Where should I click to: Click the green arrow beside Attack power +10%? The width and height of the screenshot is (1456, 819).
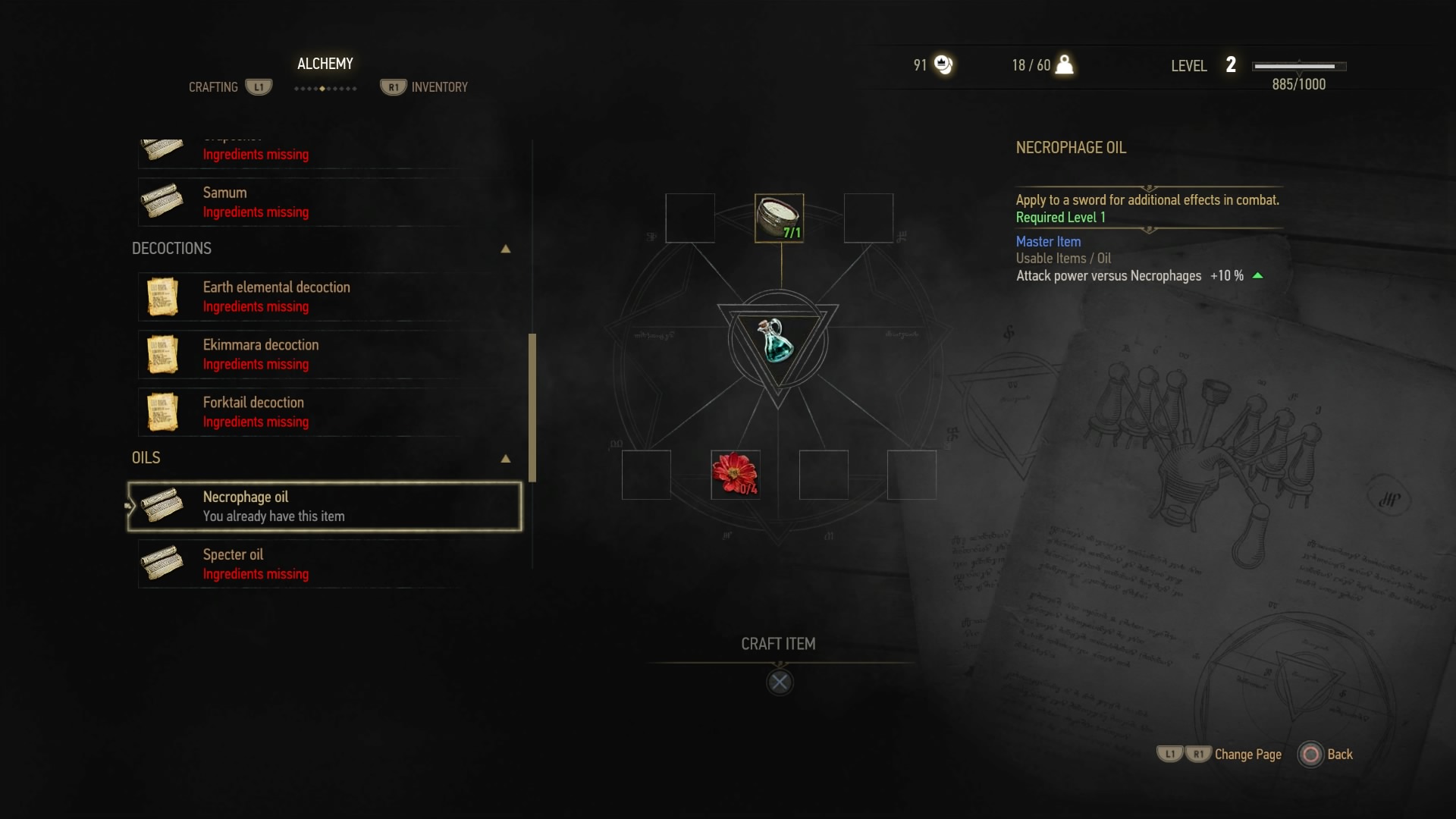click(x=1258, y=276)
